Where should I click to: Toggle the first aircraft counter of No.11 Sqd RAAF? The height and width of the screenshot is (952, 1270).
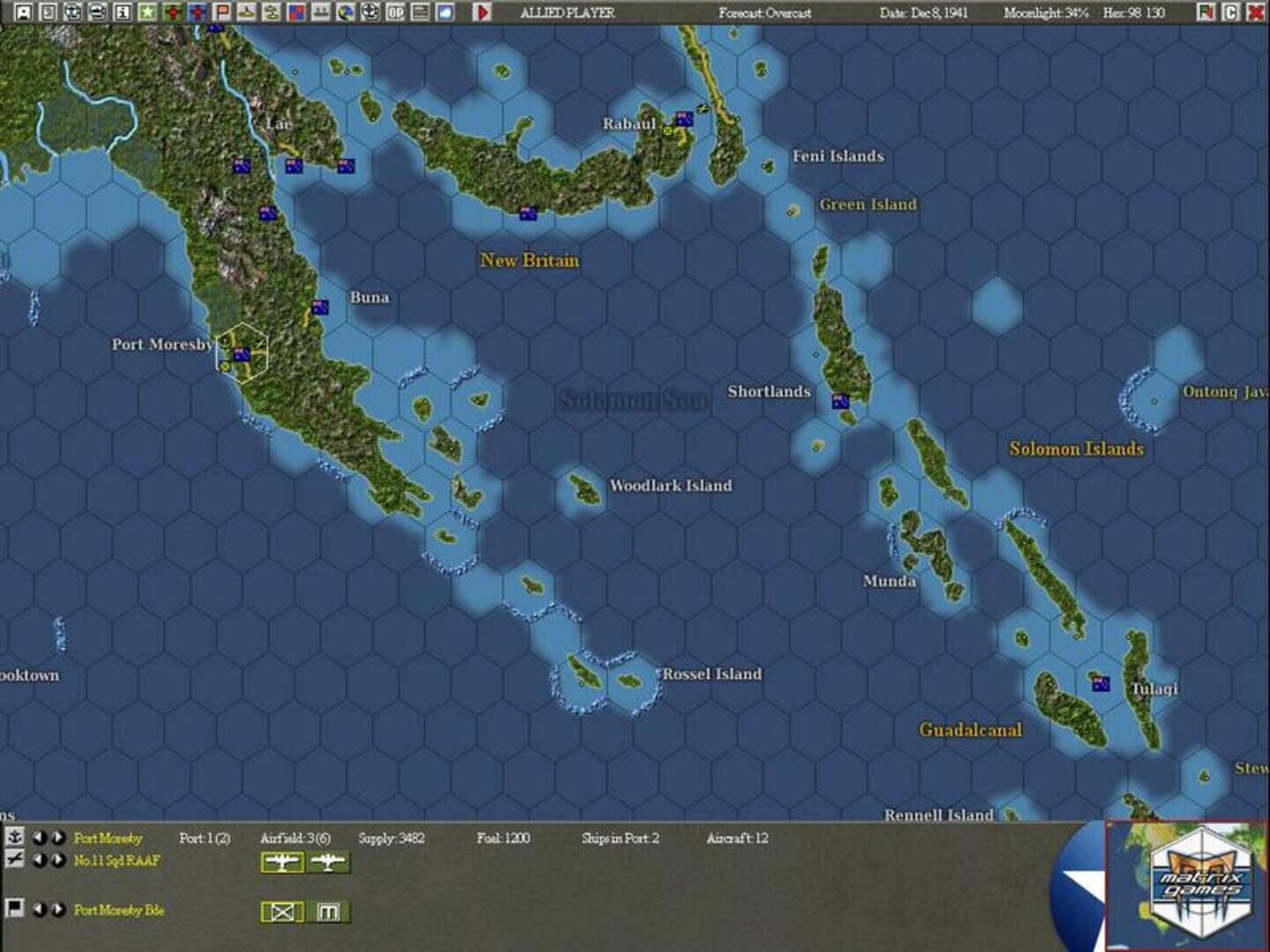[281, 863]
